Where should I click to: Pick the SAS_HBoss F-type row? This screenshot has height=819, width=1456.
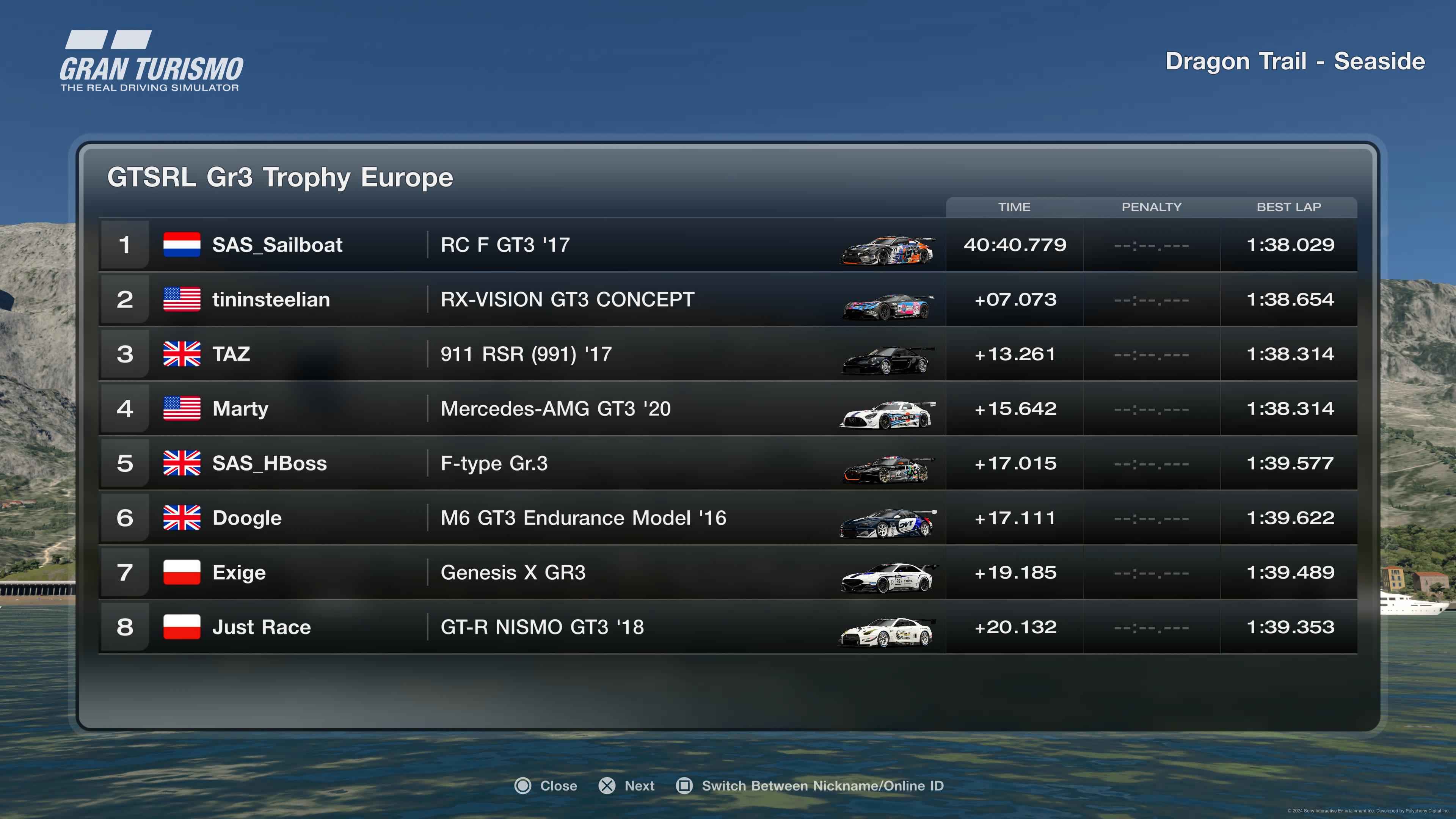(728, 463)
